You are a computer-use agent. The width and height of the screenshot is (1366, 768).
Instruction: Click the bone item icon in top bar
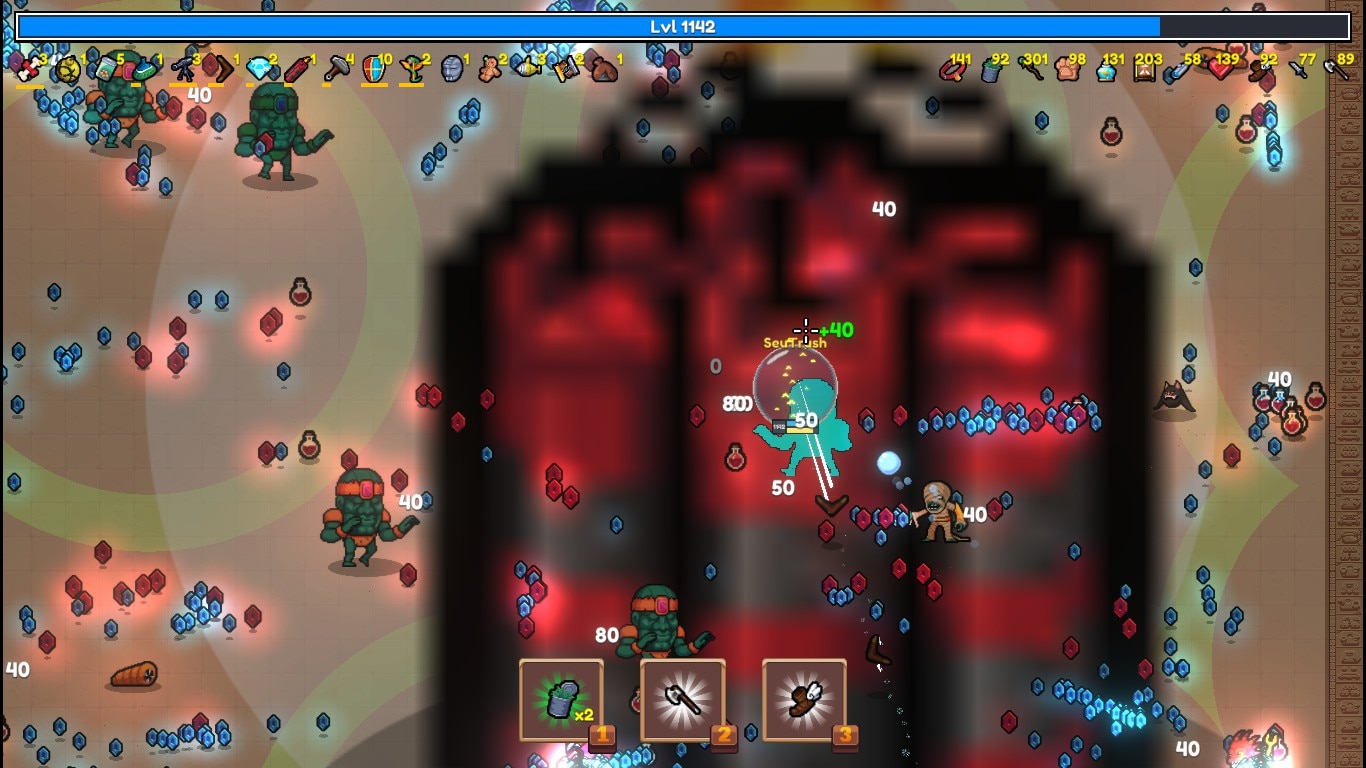(x=30, y=68)
